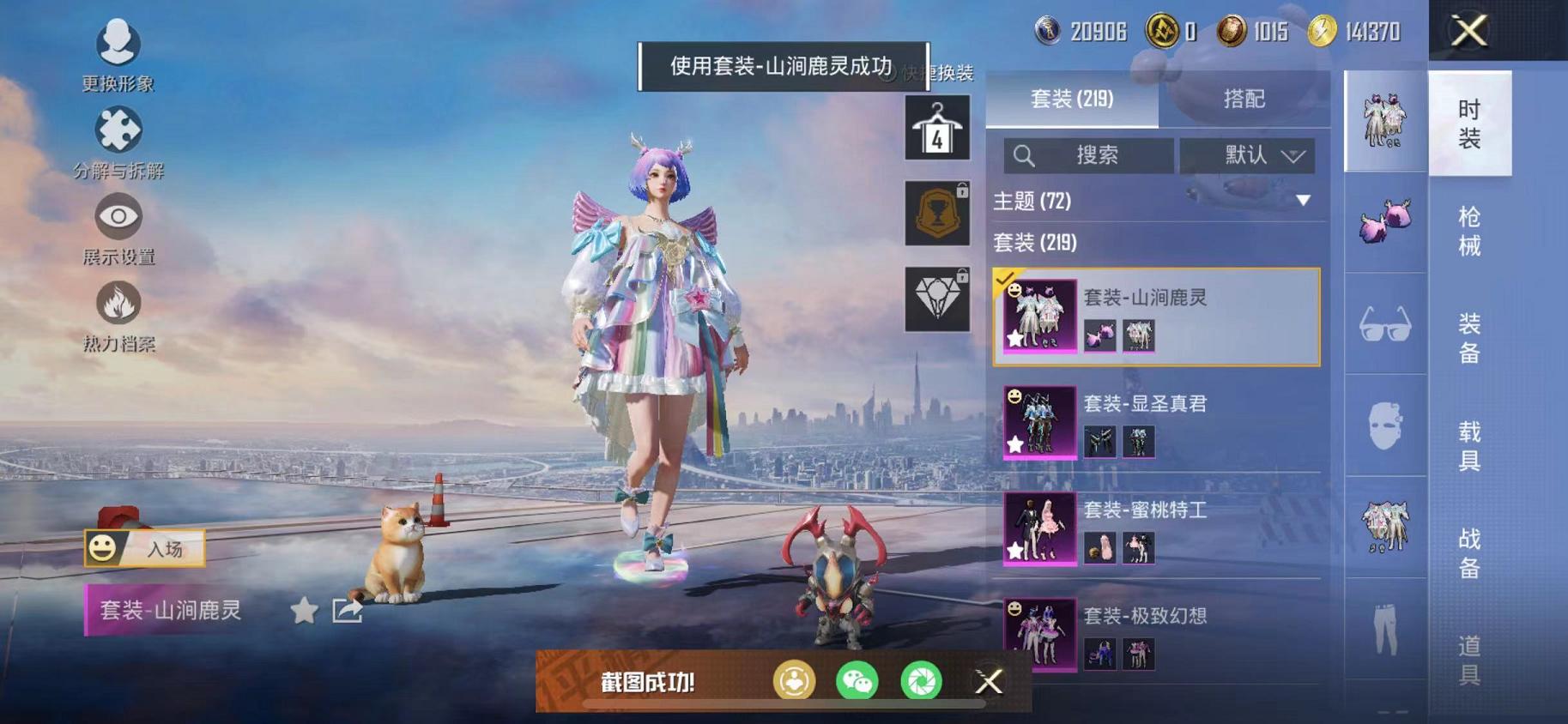The image size is (1568, 724).
Task: Open the 分解与拆解 dismantle tool
Action: (118, 130)
